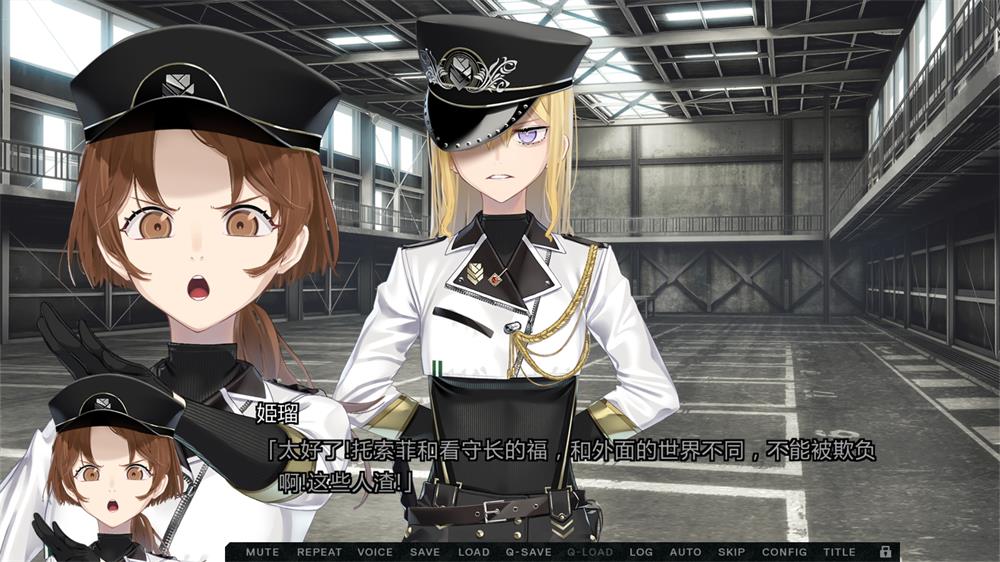Enable AUTO text advance
The height and width of the screenshot is (562, 1000).
(x=685, y=552)
